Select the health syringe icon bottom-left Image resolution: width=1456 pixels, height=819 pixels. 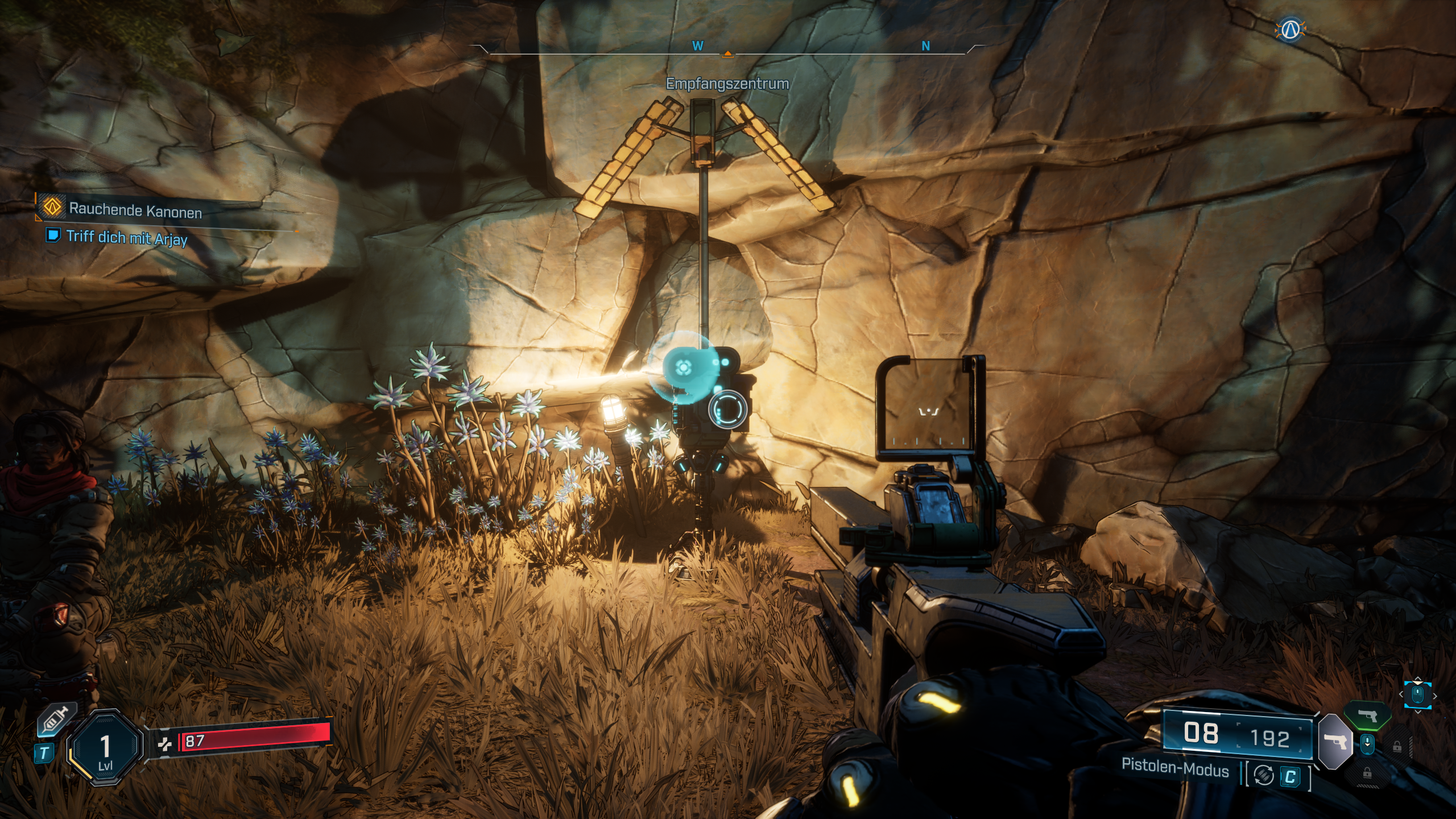tap(55, 719)
